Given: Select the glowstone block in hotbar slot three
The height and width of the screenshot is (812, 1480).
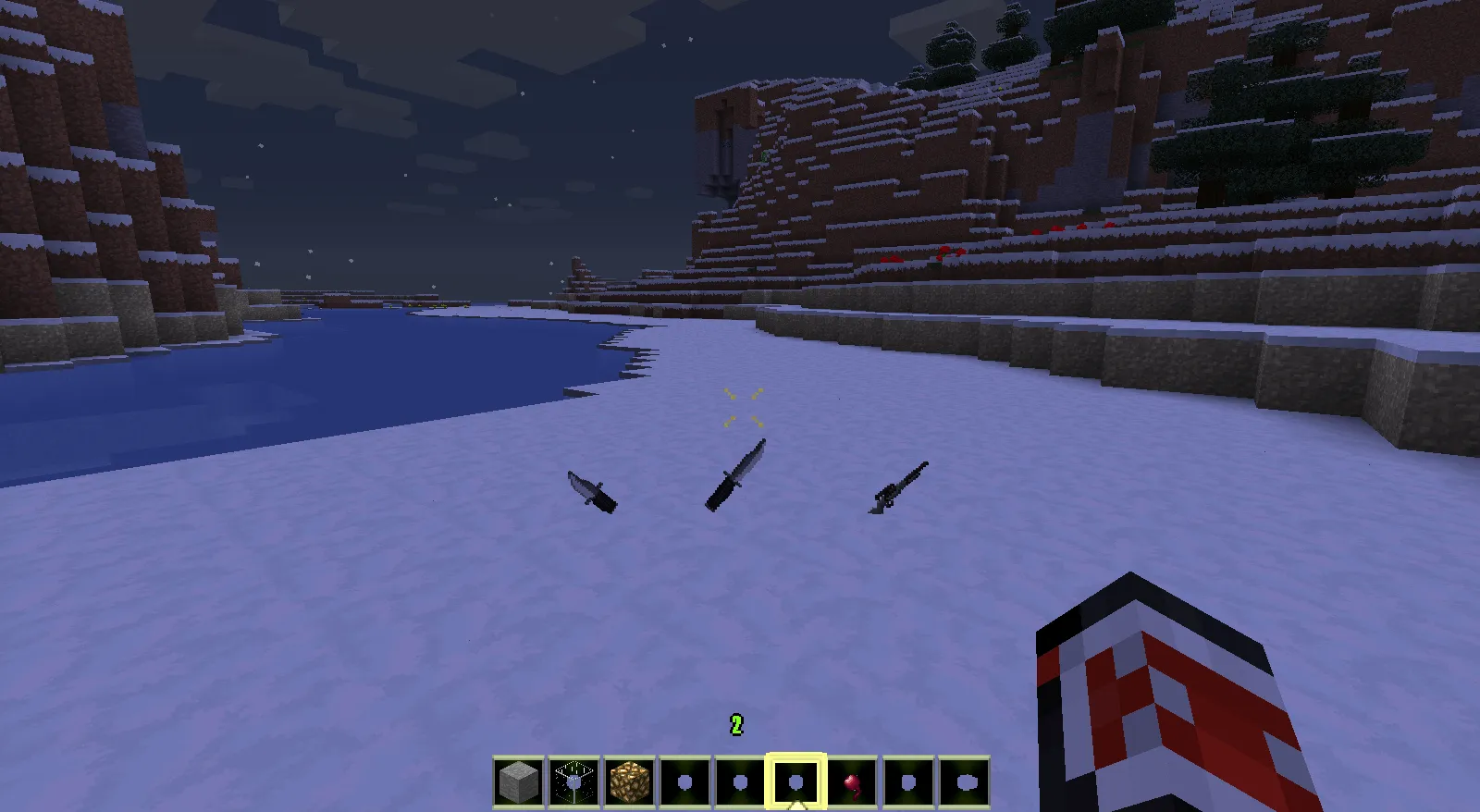Looking at the screenshot, I should click(629, 781).
